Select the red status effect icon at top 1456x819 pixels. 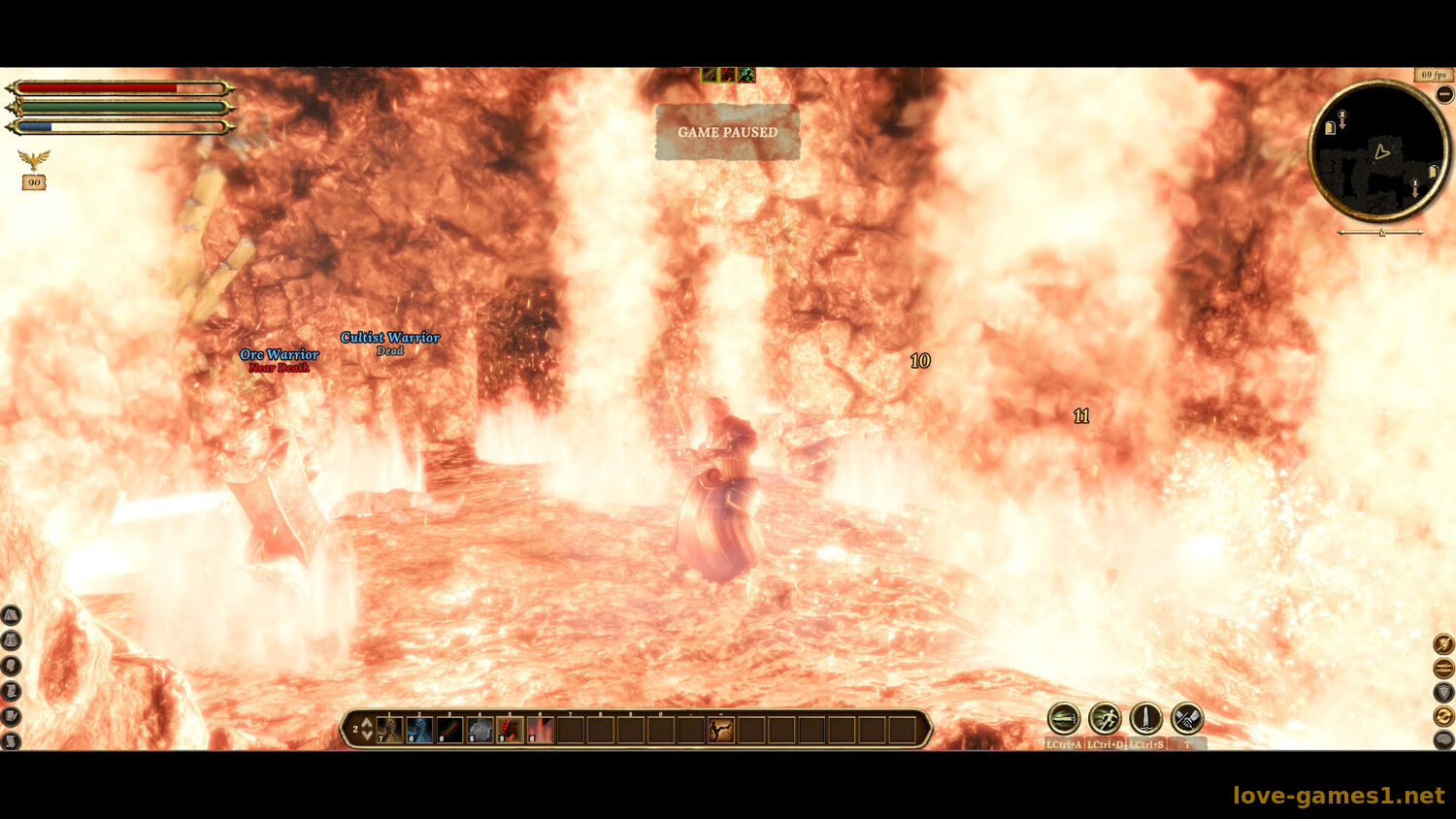tap(728, 75)
